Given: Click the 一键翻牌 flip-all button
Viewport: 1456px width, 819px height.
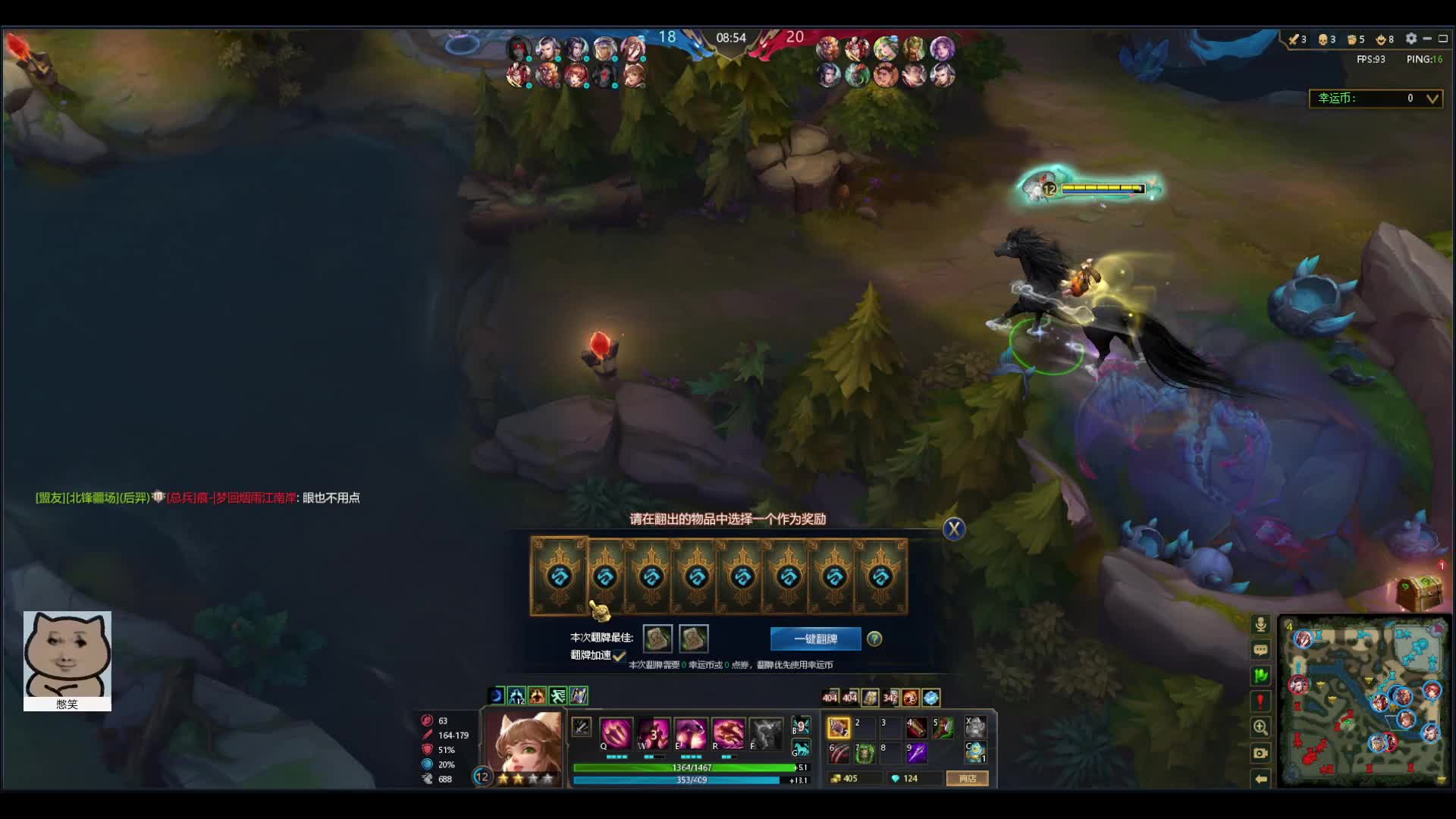Looking at the screenshot, I should [815, 639].
